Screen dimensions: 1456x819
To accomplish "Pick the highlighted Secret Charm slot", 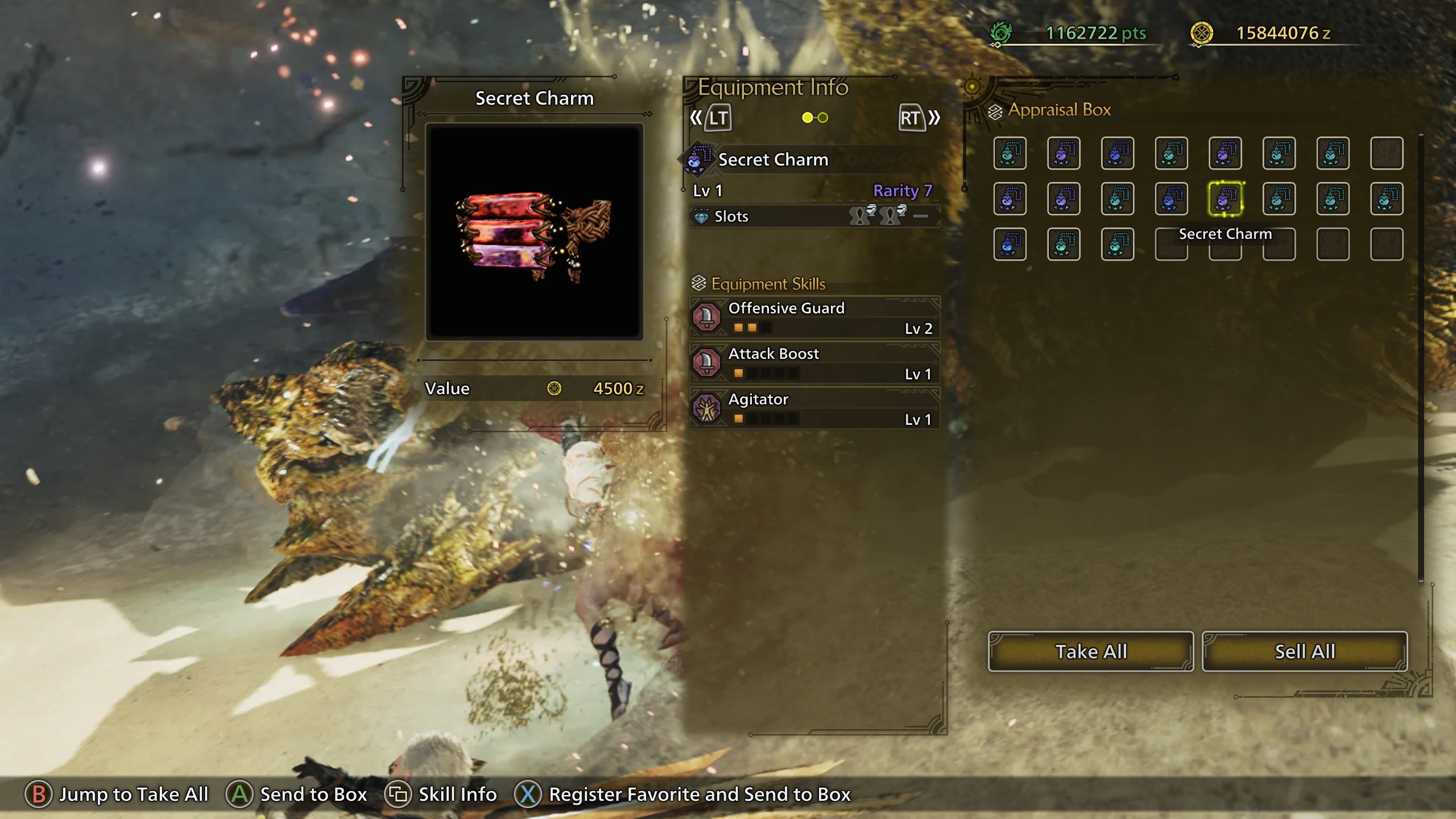I will tap(1225, 199).
